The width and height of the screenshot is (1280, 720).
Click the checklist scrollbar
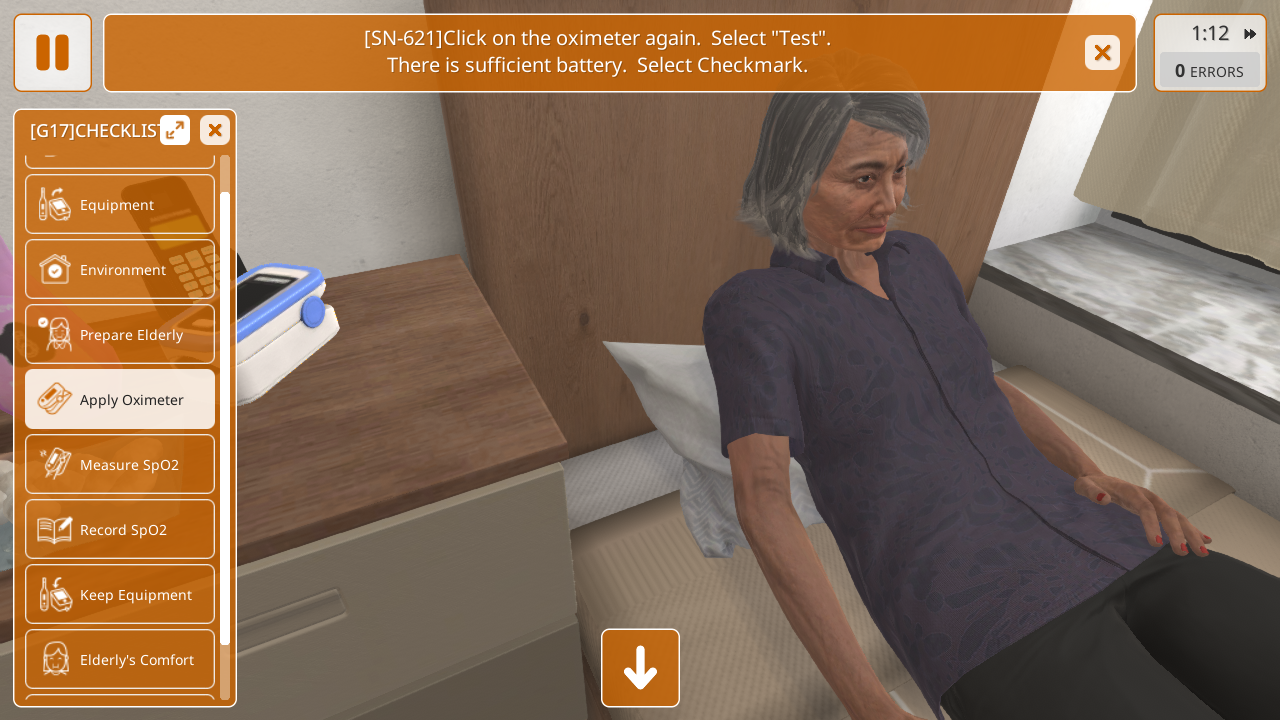(225, 420)
